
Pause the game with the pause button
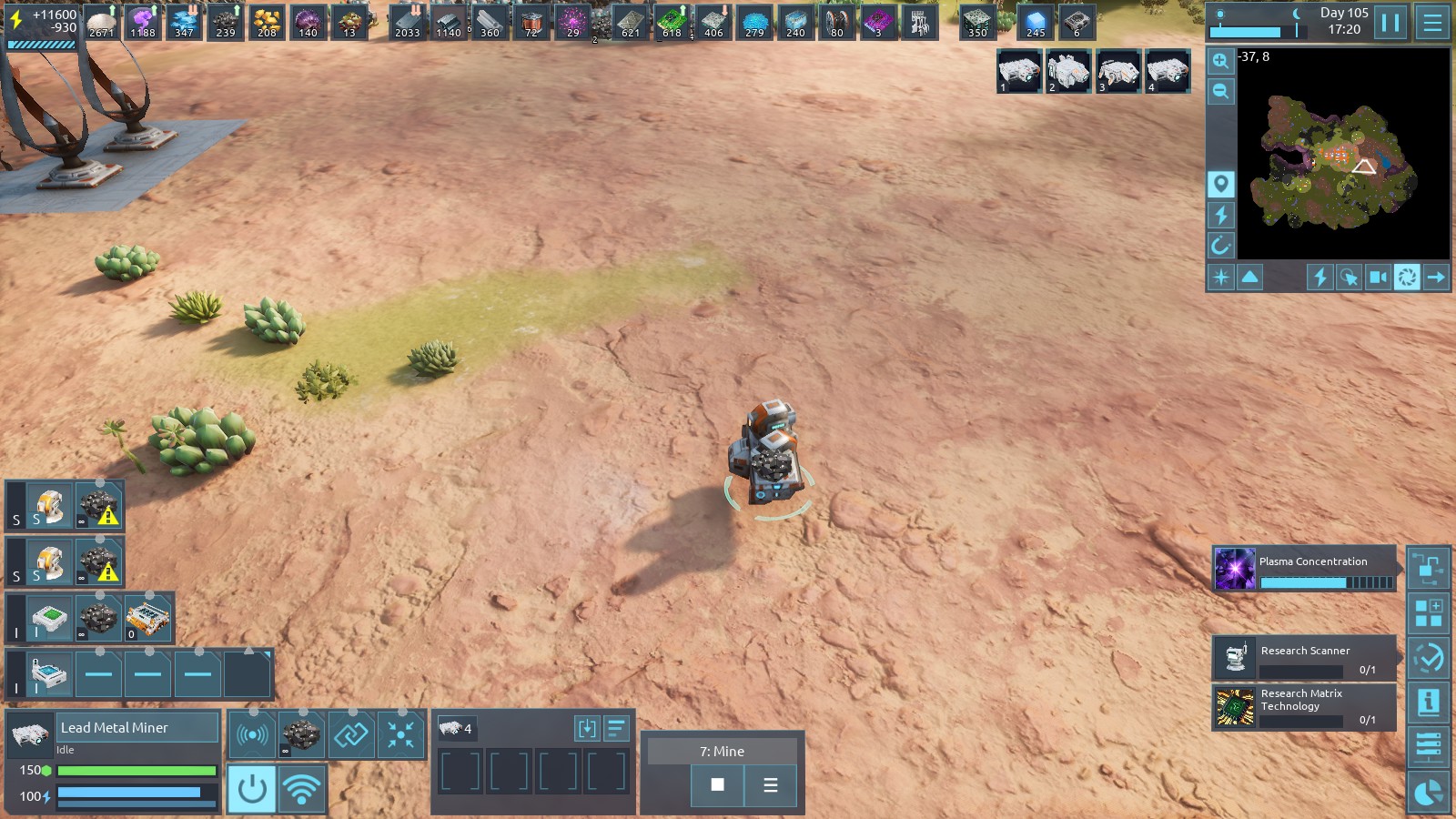(x=1390, y=22)
